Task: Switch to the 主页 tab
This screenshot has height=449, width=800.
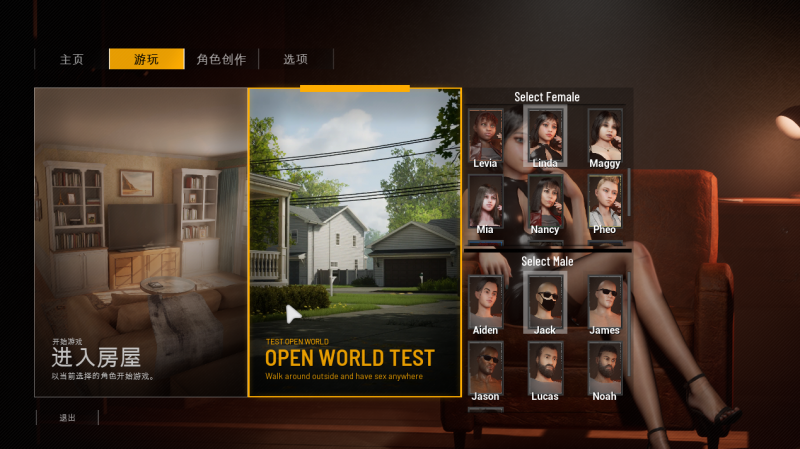Action: (x=72, y=59)
